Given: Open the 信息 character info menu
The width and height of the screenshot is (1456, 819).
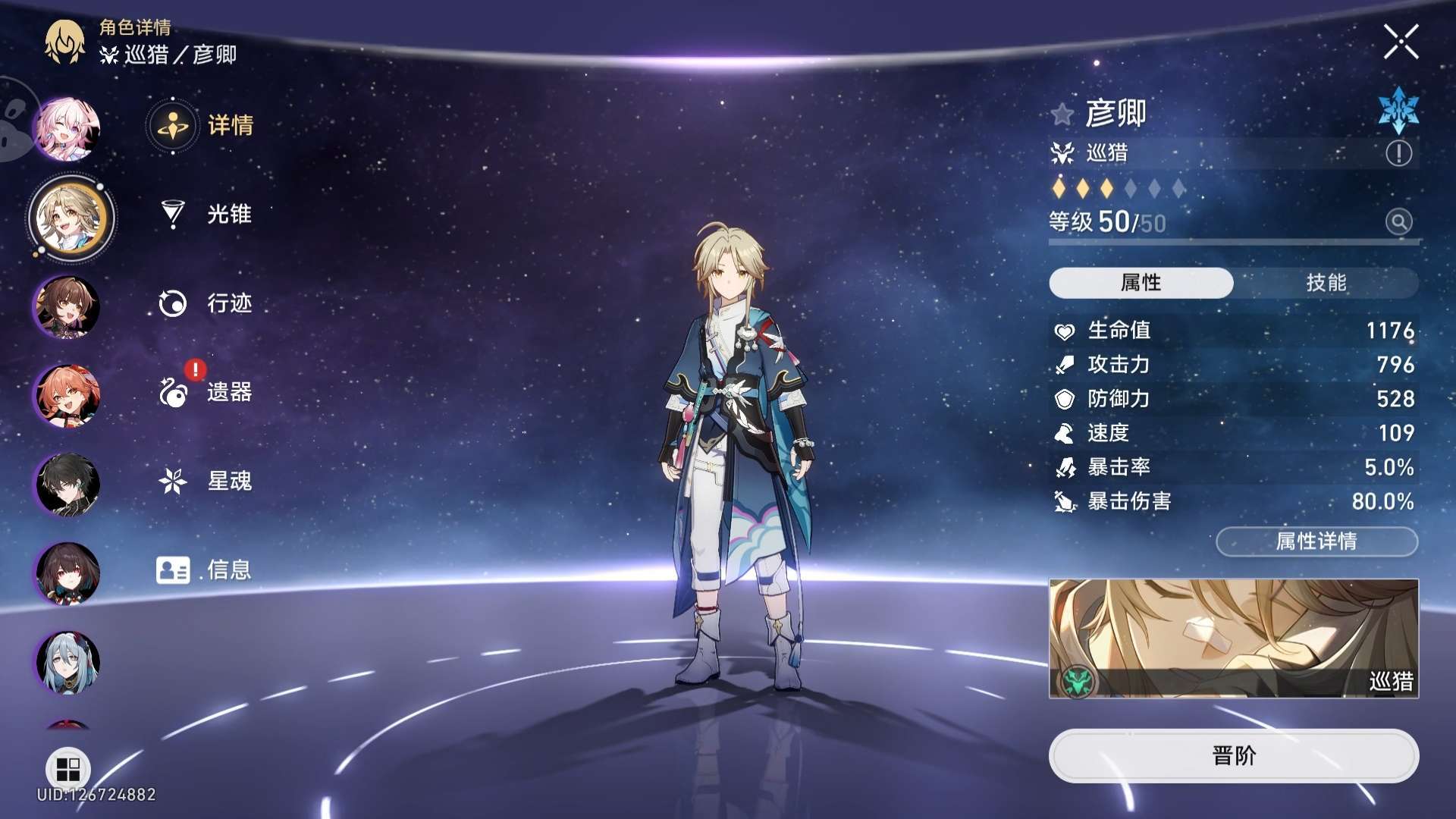Looking at the screenshot, I should point(205,570).
